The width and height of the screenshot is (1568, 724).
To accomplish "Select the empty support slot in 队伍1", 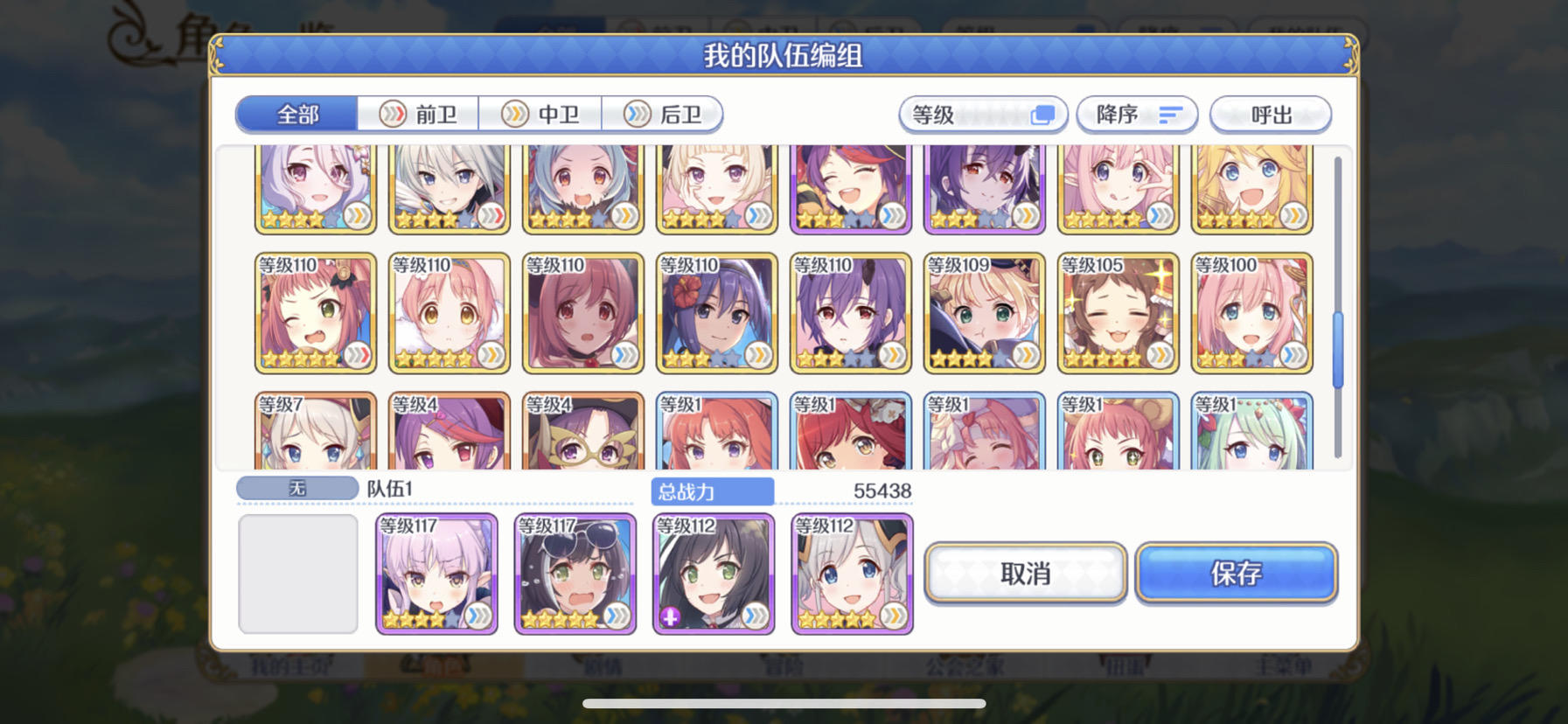I will (297, 573).
